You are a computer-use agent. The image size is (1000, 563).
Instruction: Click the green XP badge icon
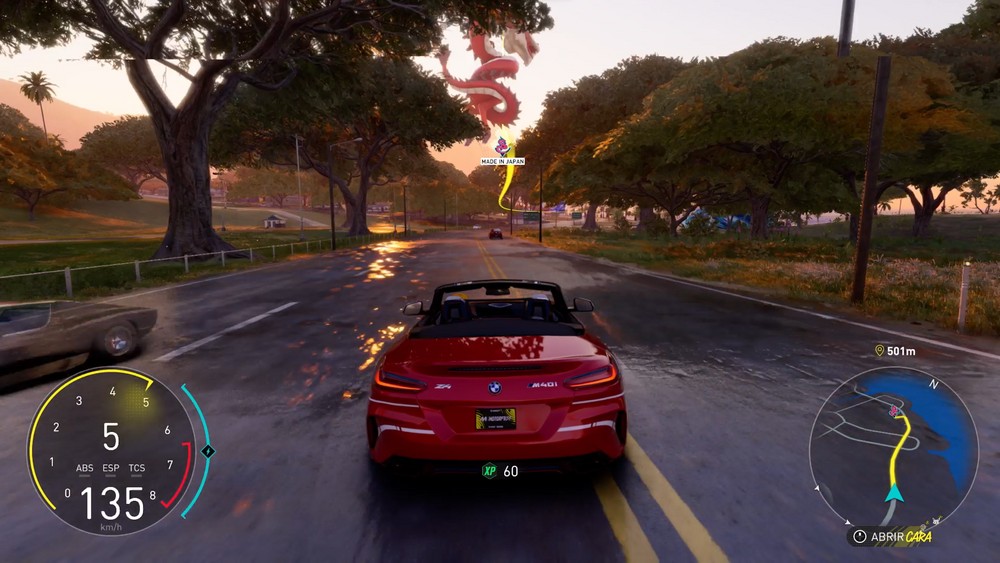(490, 470)
